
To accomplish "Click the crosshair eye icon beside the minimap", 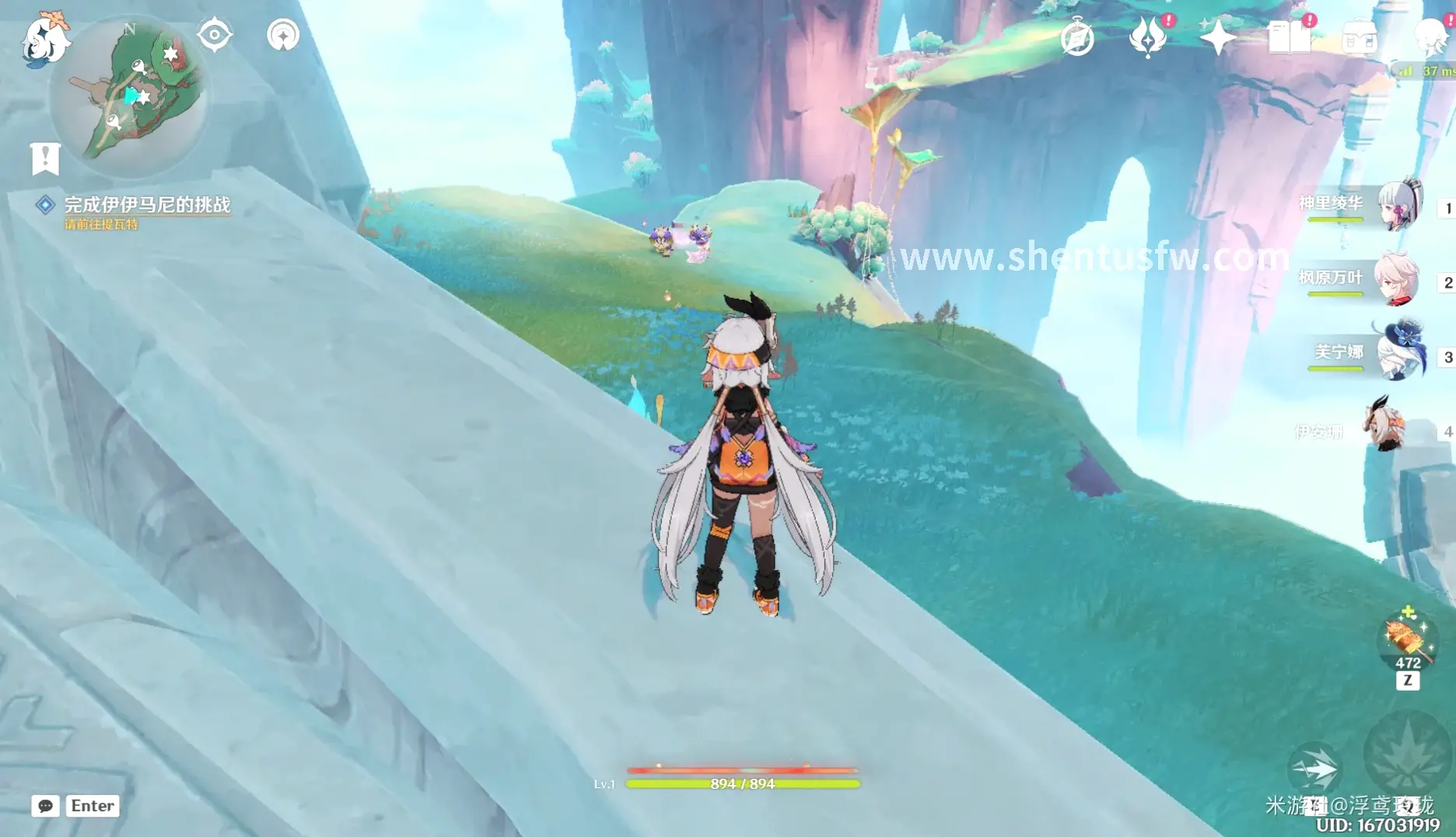I will (x=214, y=36).
